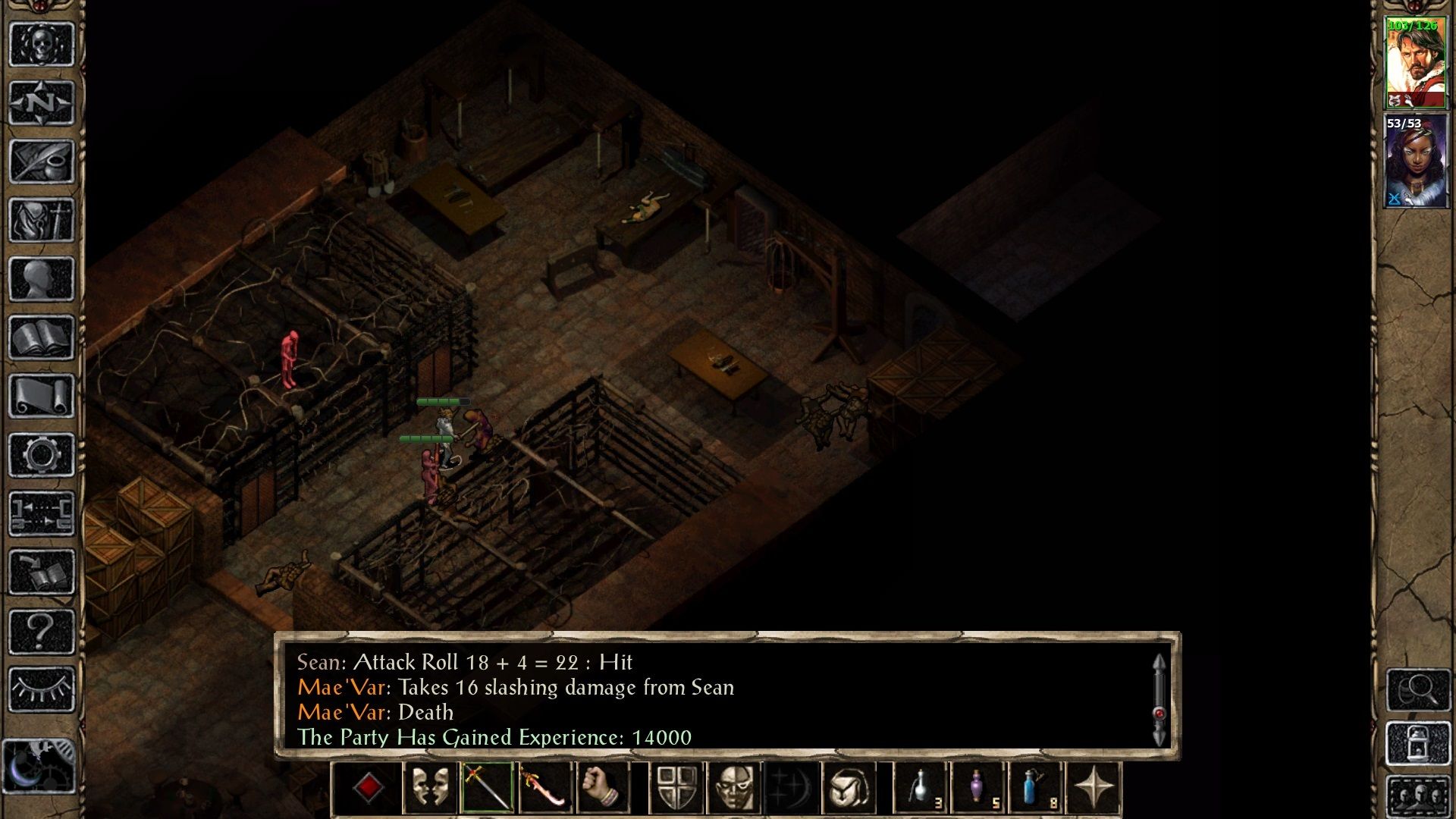Screen dimensions: 1456x819
Task: Open the area map with the compass button
Action: [x=42, y=102]
